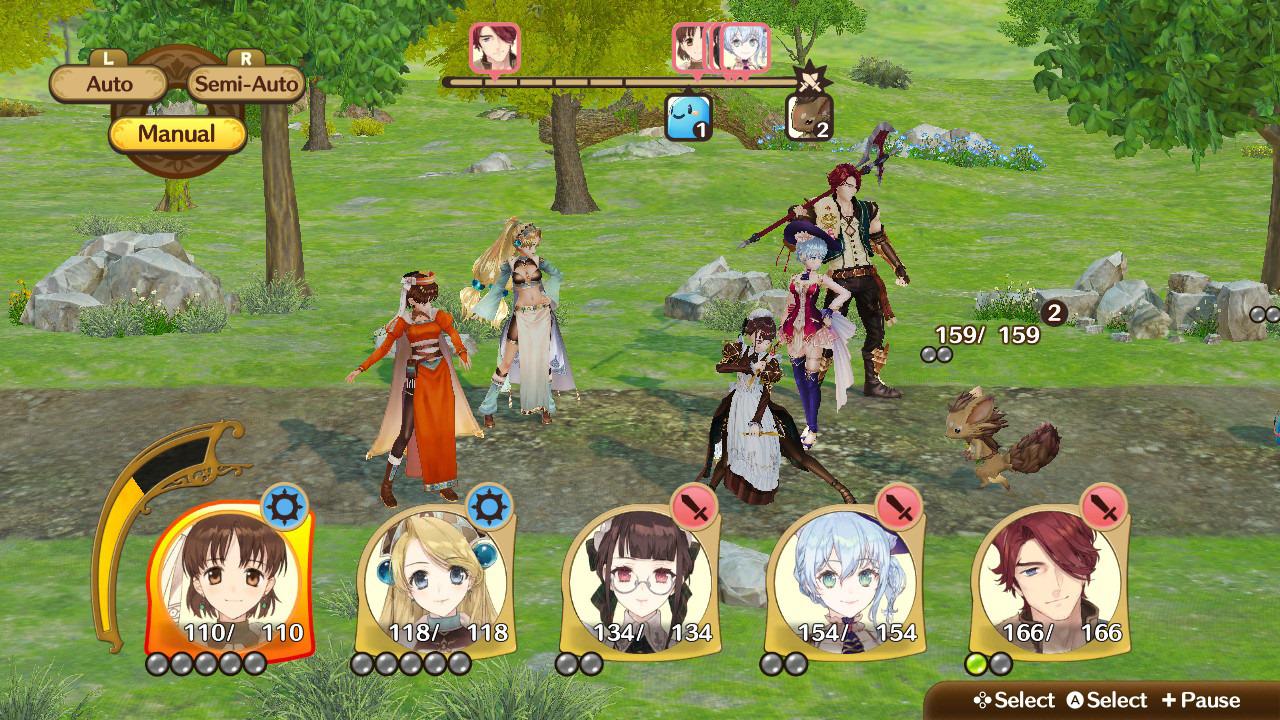Click the brown beast turn order icon
Screen dimensions: 1280x720
click(x=808, y=117)
